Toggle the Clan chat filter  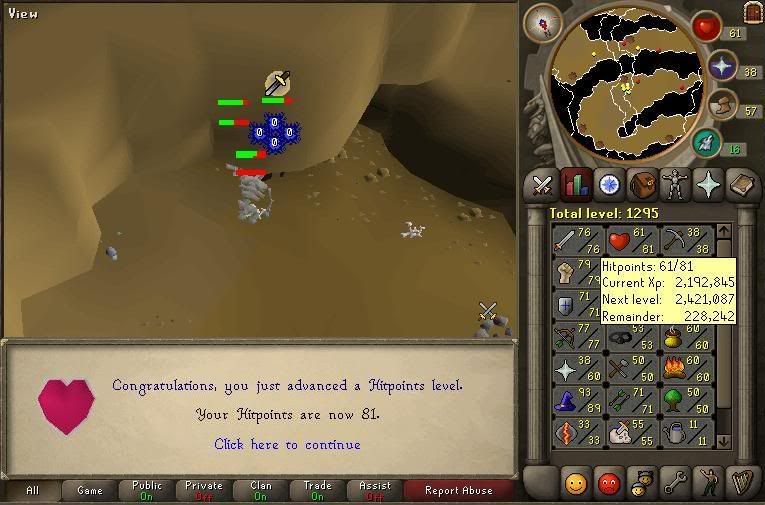click(260, 490)
